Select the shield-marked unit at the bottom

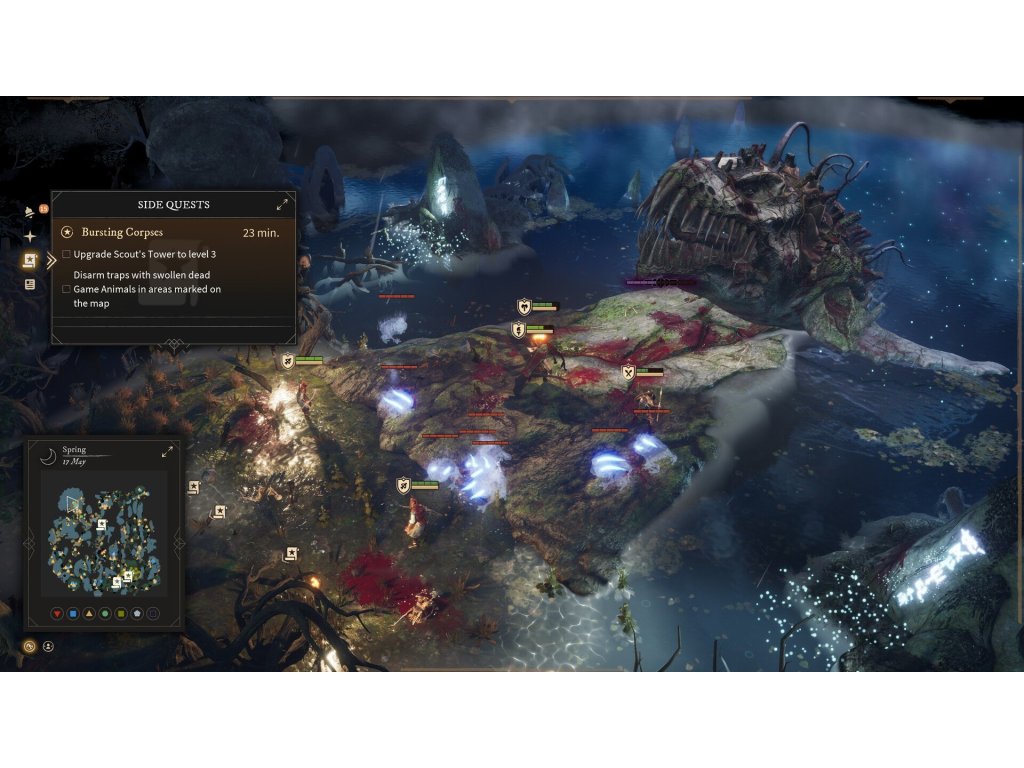pyautogui.click(x=404, y=486)
